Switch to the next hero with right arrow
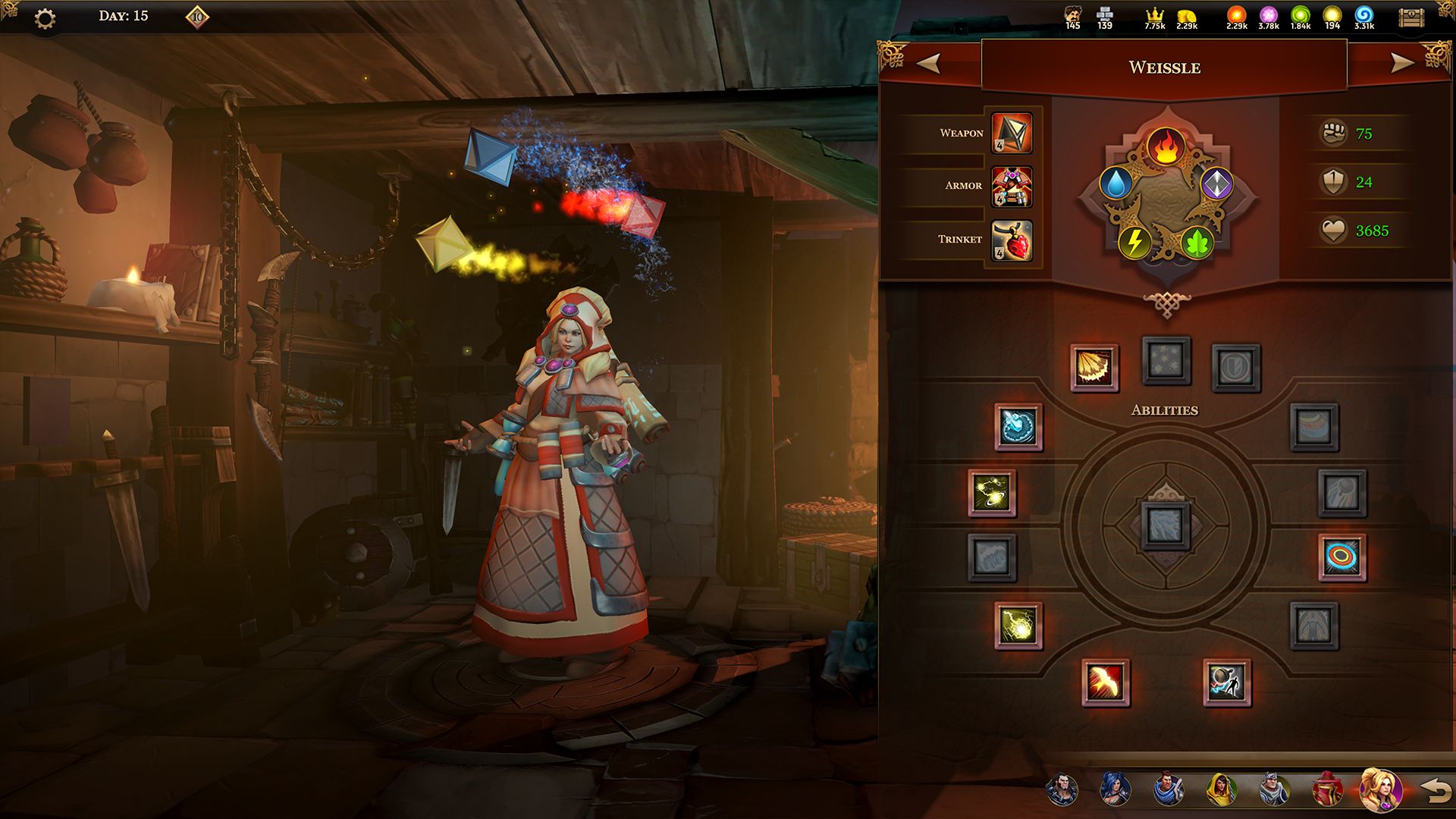The width and height of the screenshot is (1456, 819). pyautogui.click(x=1402, y=64)
